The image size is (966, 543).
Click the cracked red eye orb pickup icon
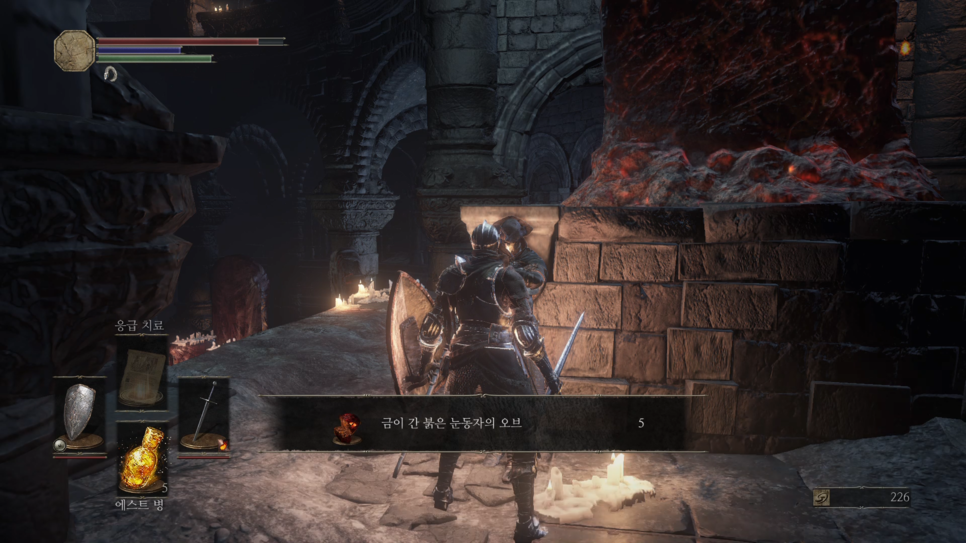coord(346,424)
